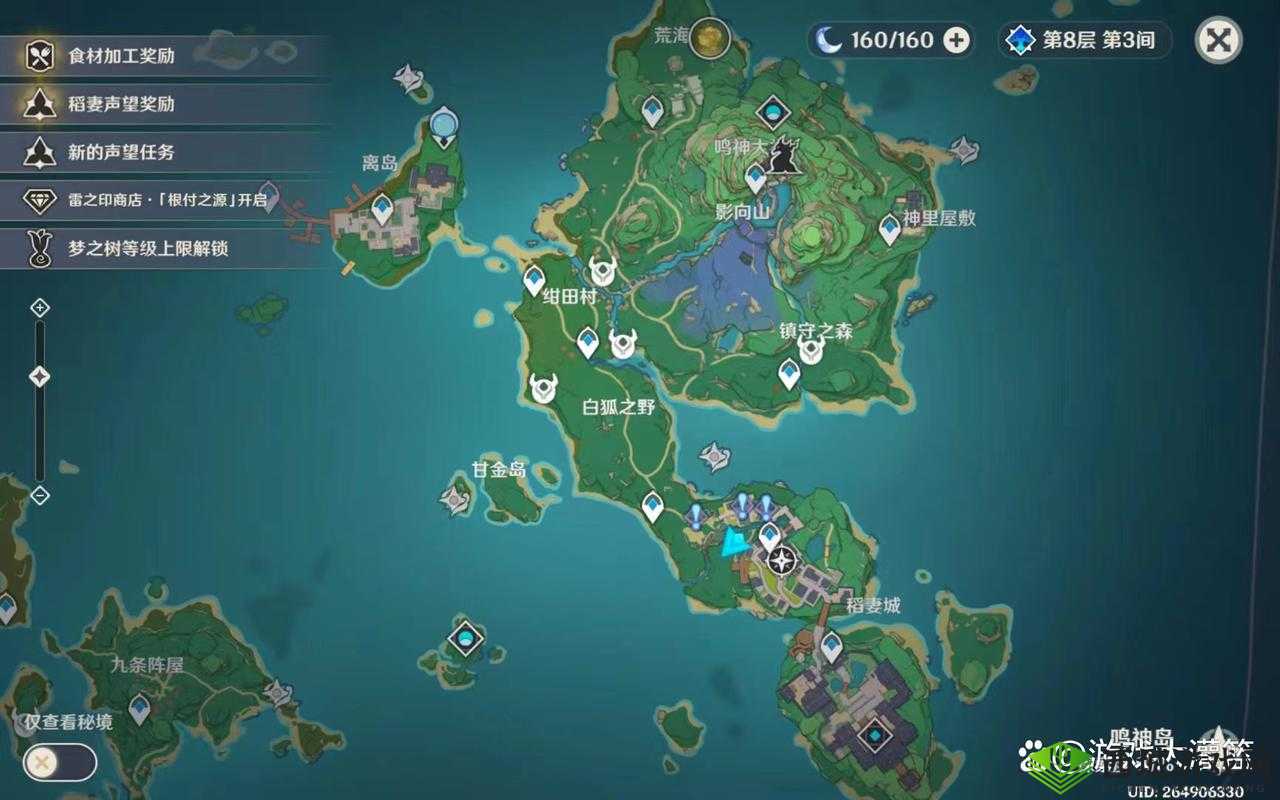This screenshot has width=1280, height=800.
Task: Open the 新的声望任务 entry
Action: click(x=165, y=152)
